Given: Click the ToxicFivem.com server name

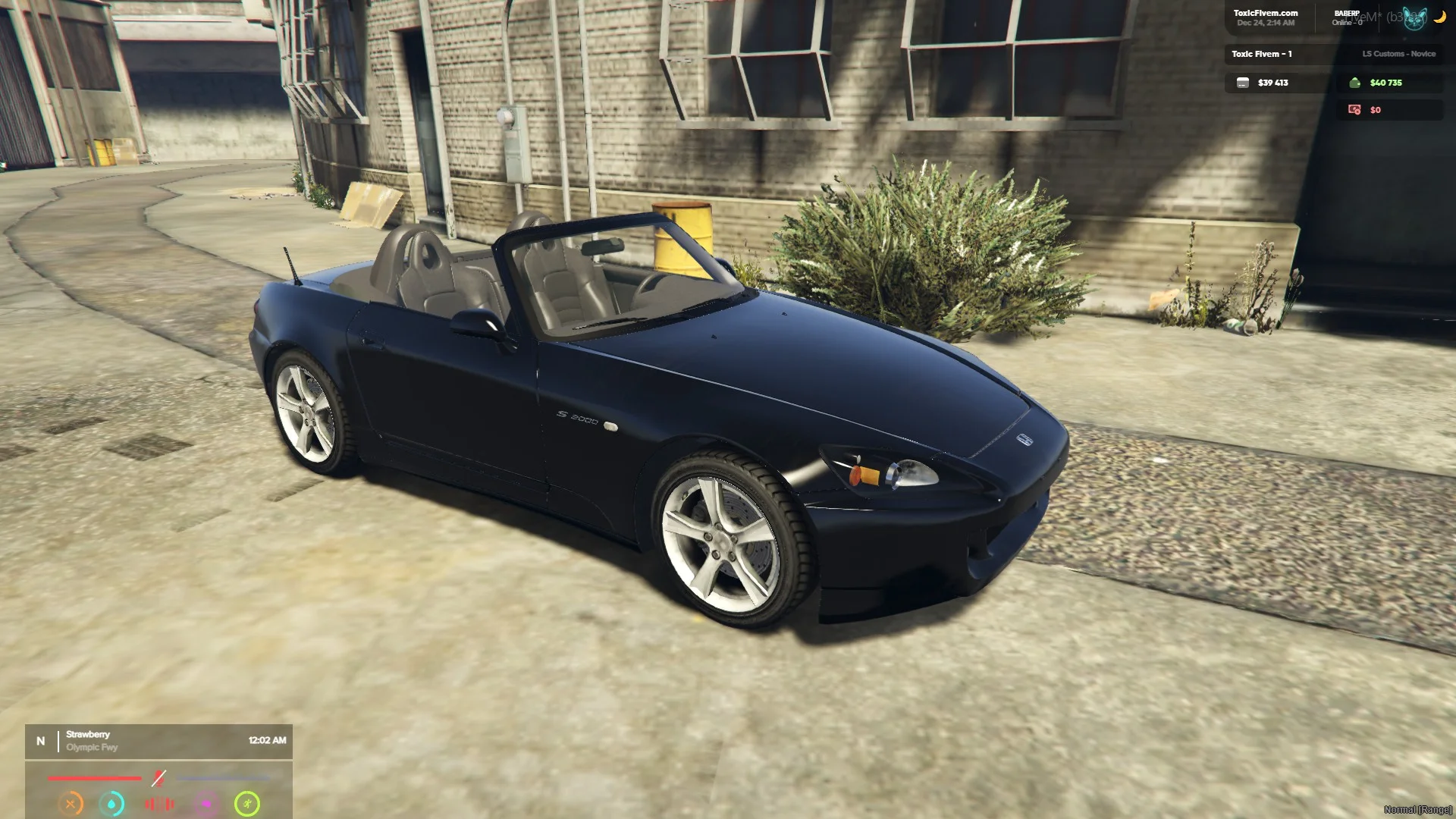Looking at the screenshot, I should [1265, 13].
